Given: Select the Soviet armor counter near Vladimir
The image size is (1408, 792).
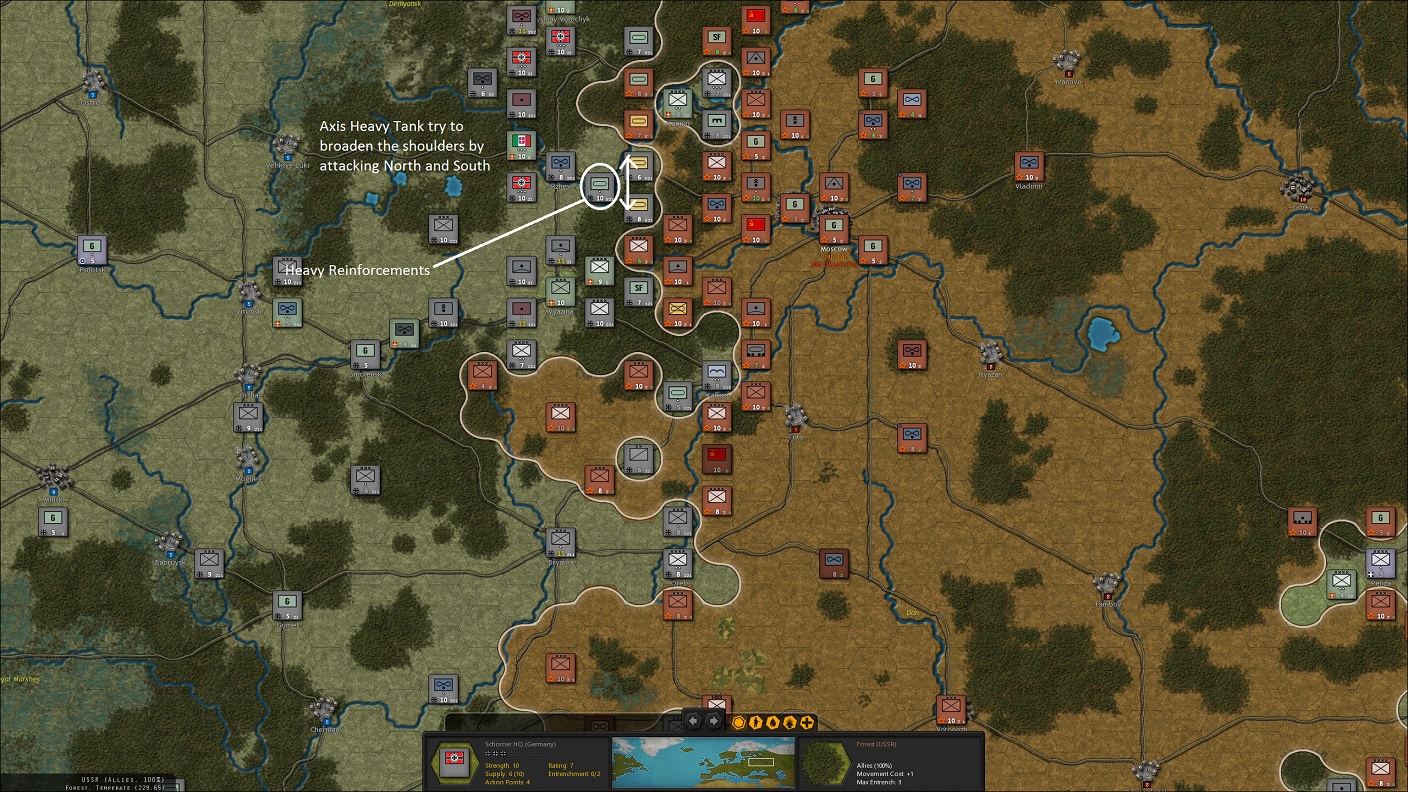Looking at the screenshot, I should tap(1030, 164).
